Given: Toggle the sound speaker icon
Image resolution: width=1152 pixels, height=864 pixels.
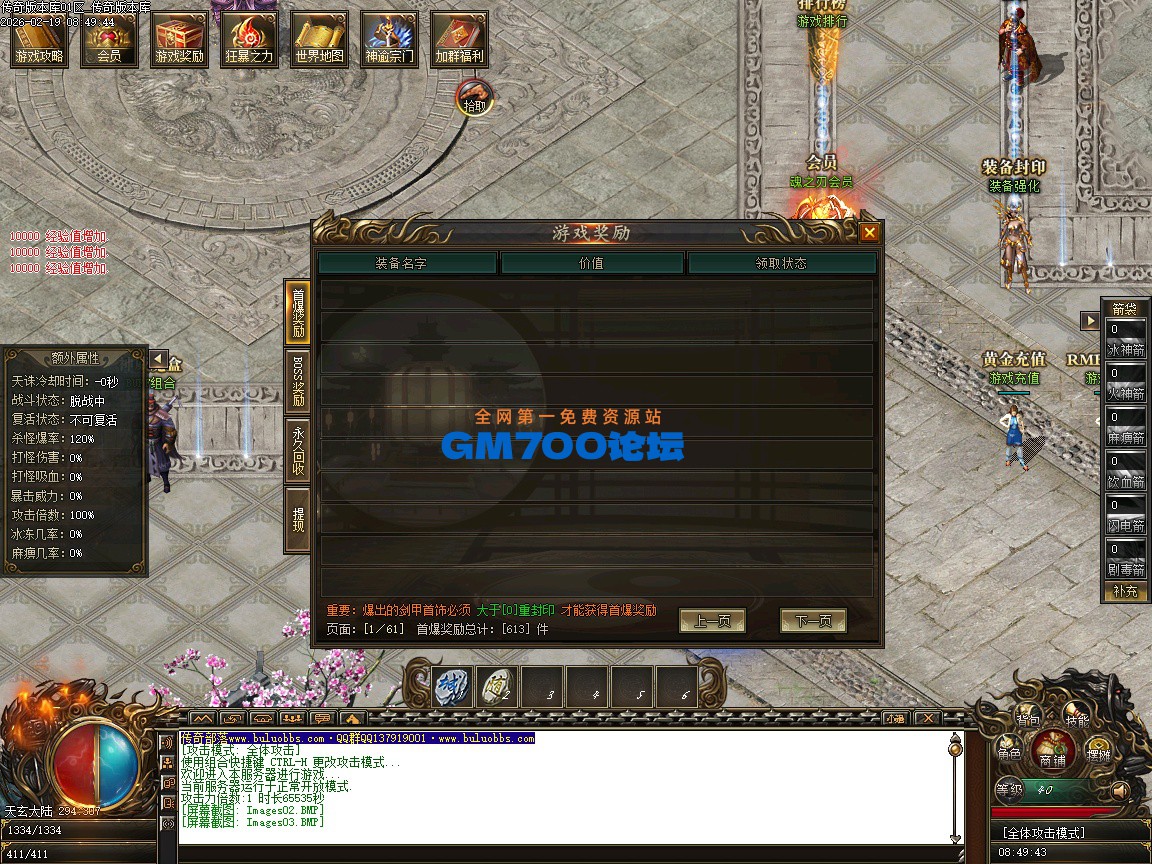Looking at the screenshot, I should click(1120, 790).
